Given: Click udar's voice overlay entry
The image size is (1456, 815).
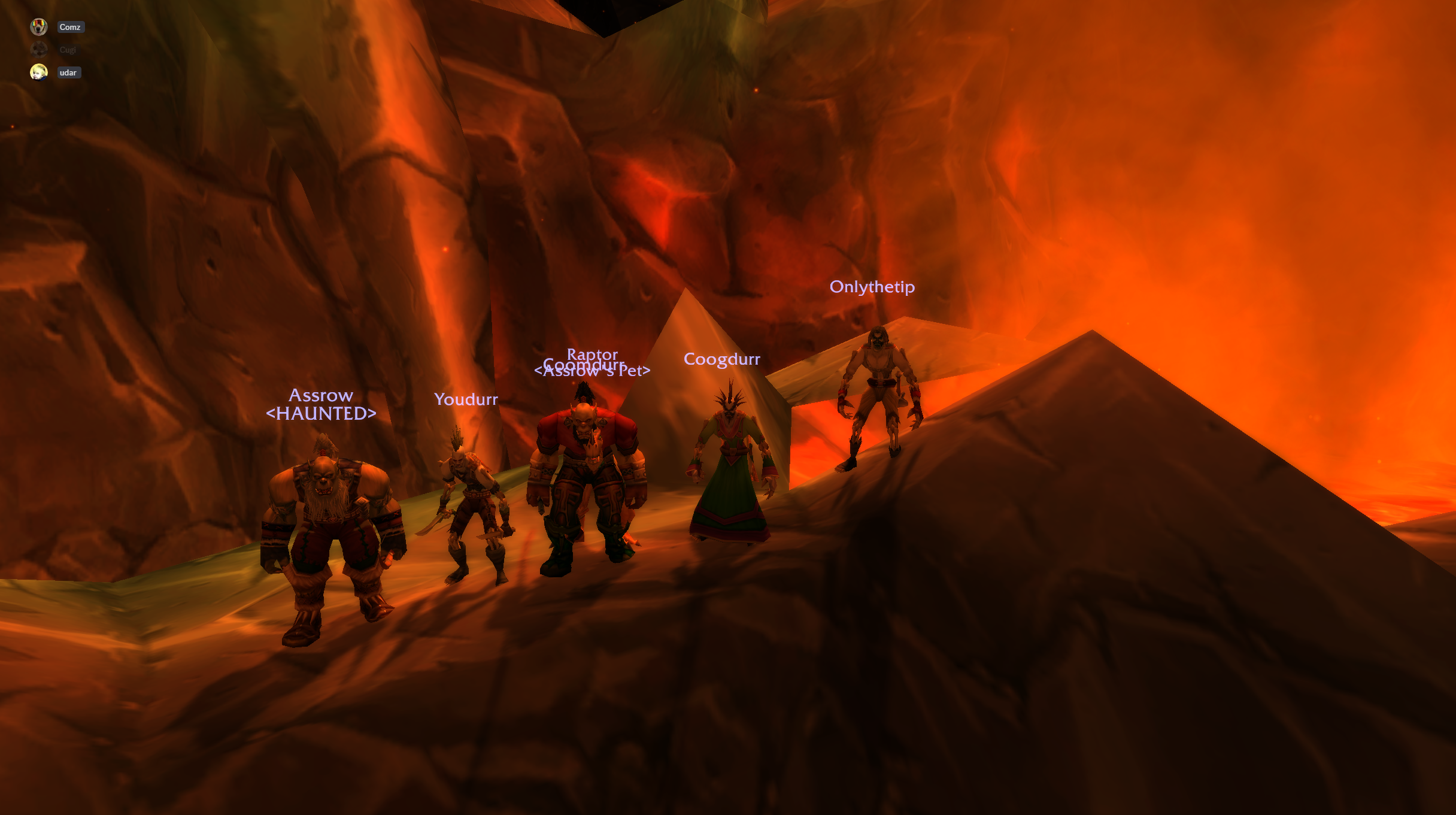Looking at the screenshot, I should 68,72.
